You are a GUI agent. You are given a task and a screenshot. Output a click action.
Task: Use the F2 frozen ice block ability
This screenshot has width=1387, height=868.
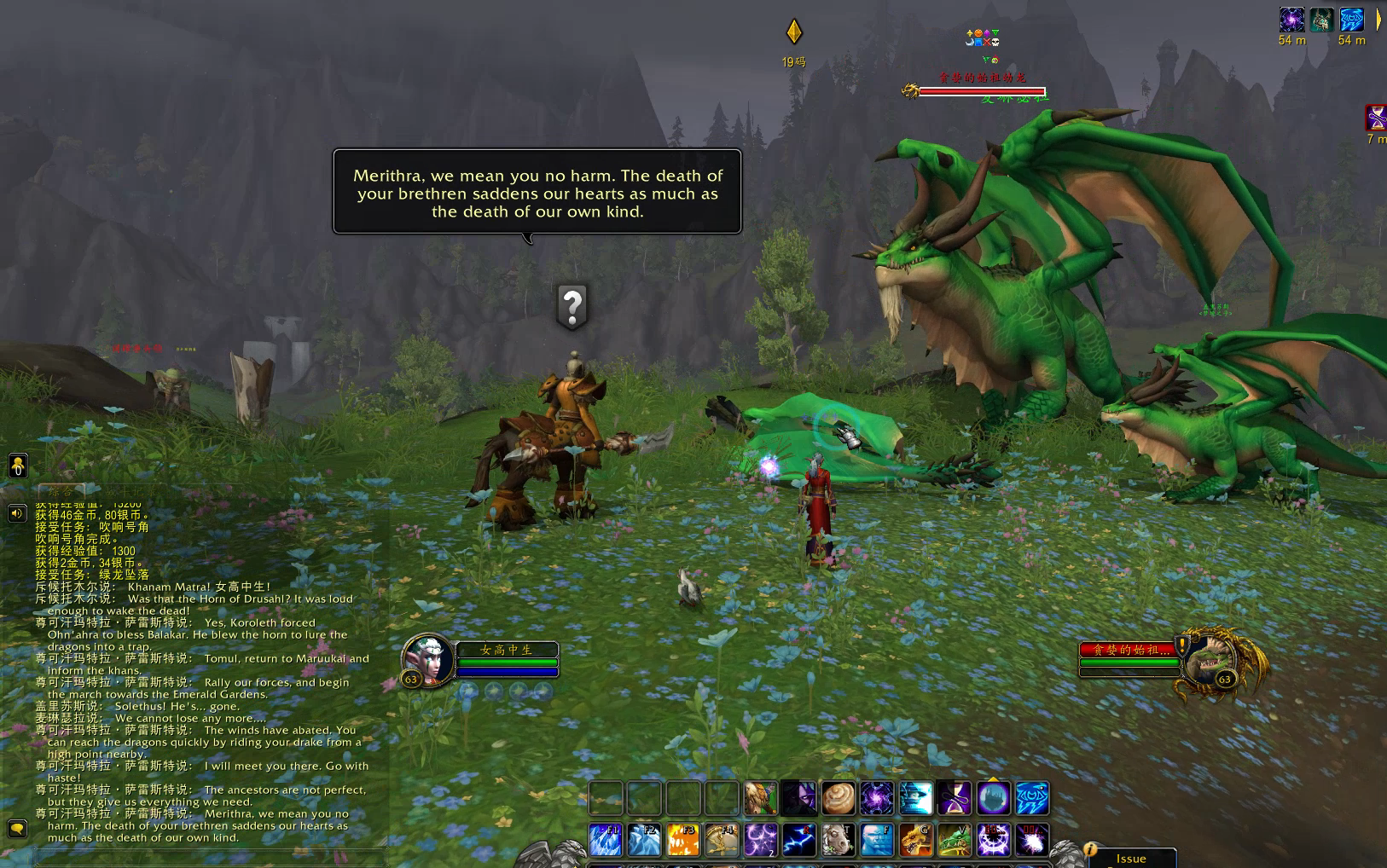click(x=644, y=840)
